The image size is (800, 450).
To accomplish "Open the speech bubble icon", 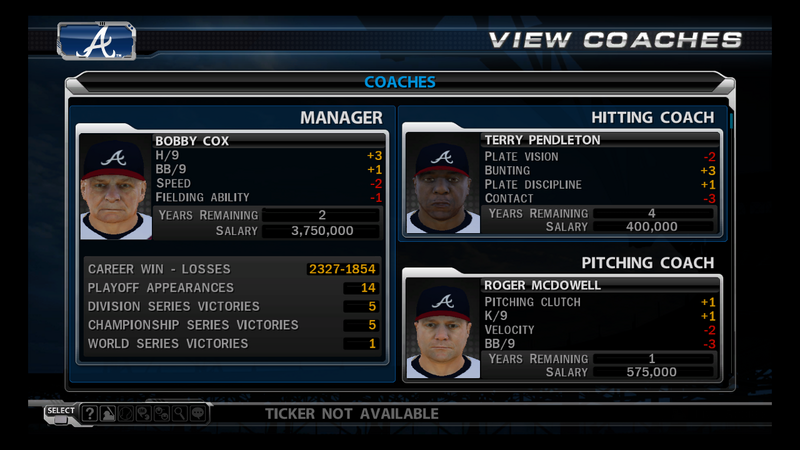I will click(196, 413).
